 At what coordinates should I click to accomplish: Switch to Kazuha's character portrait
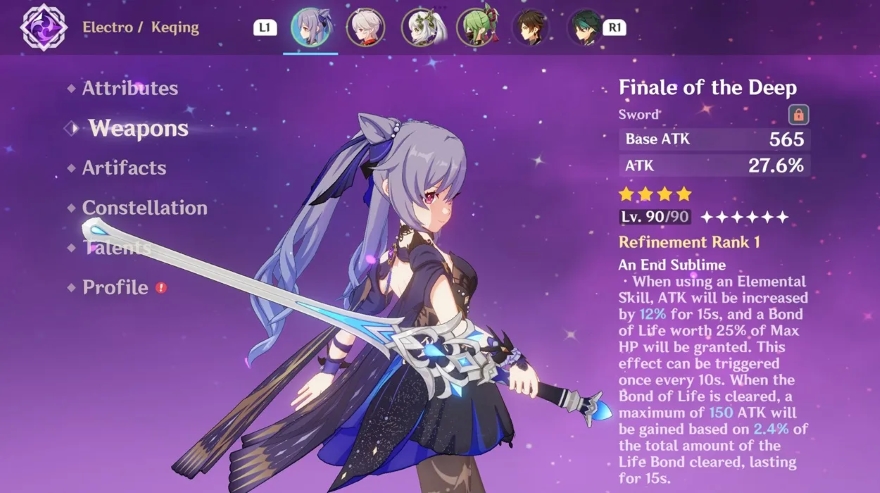365,28
